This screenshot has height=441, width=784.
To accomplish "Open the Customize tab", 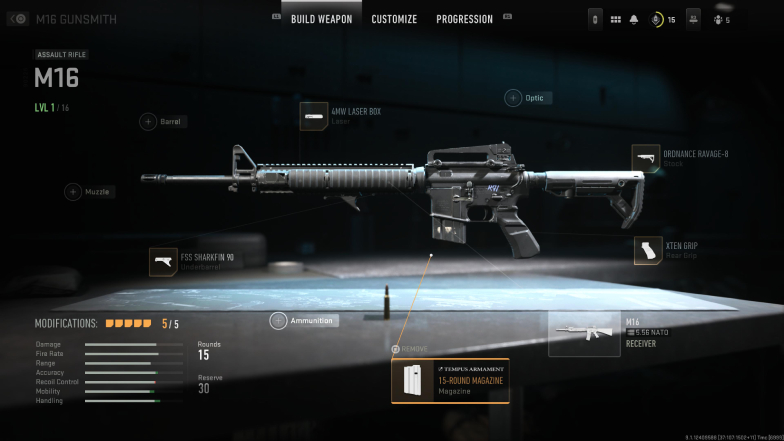I will click(394, 19).
